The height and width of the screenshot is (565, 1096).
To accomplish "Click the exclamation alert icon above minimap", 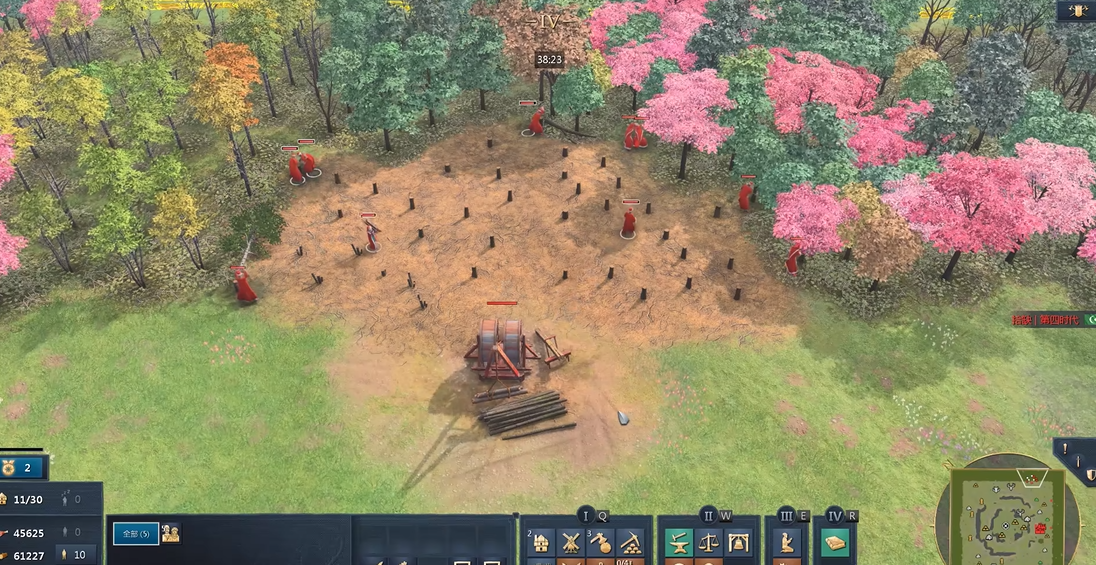I will [x=1064, y=449].
